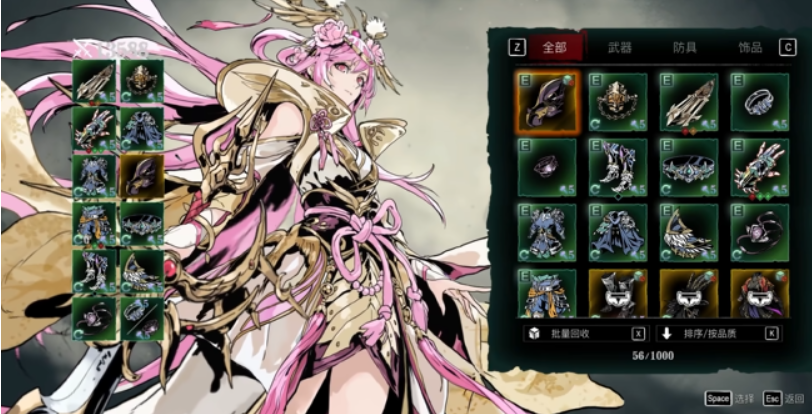812x414 pixels.
Task: Select the purple gem ring in inventory grid
Action: (x=547, y=166)
